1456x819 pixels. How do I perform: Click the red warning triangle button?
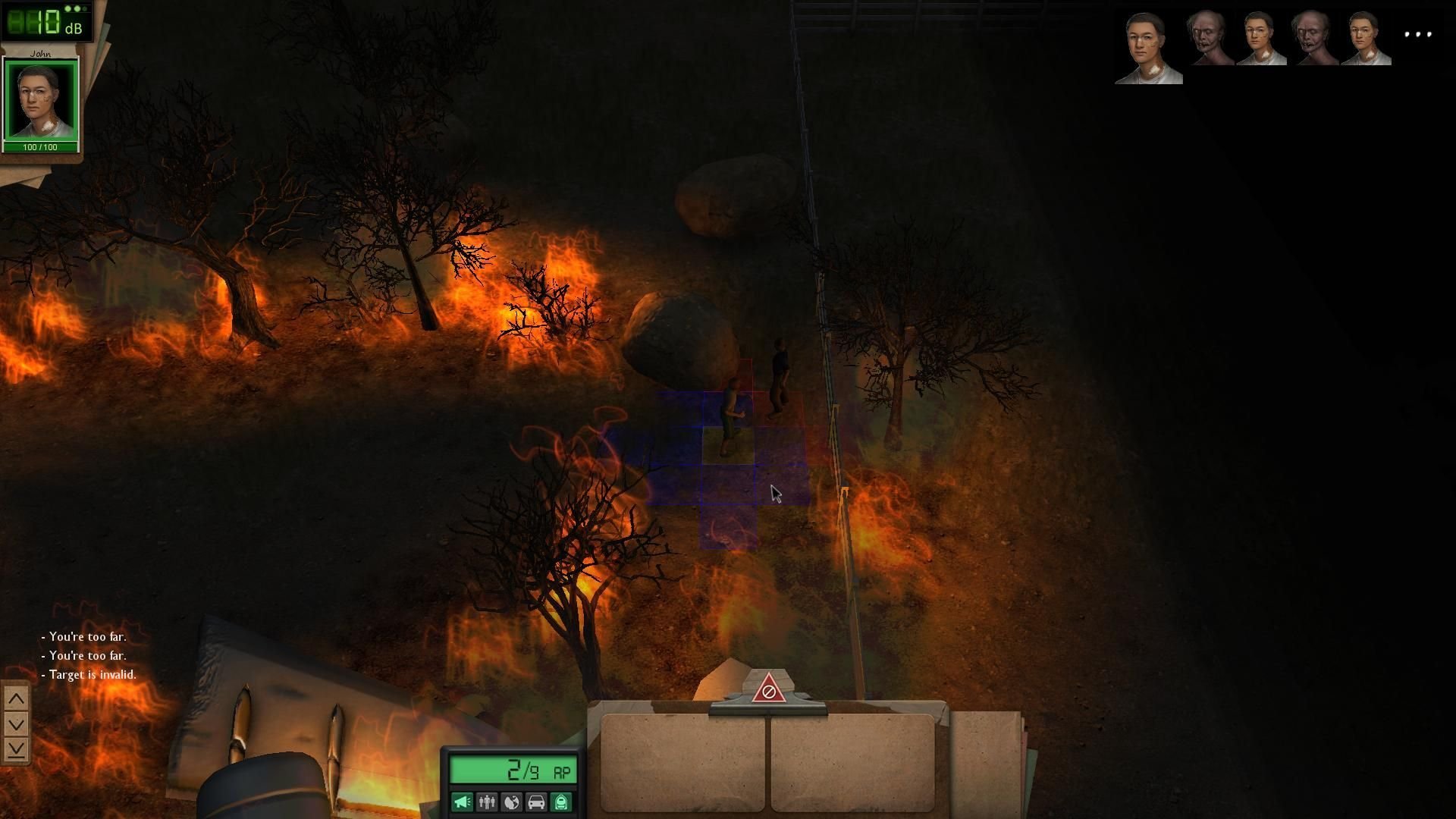click(768, 690)
